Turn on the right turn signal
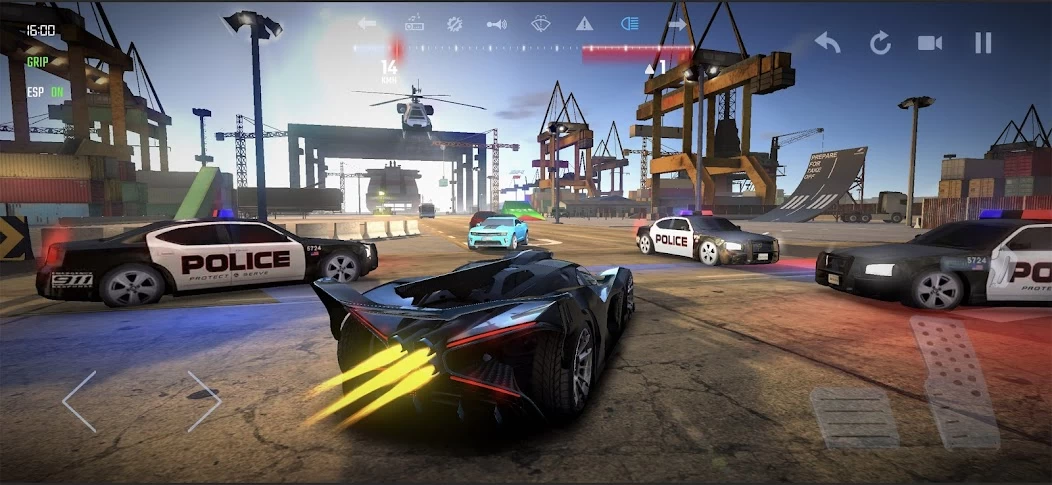 pyautogui.click(x=677, y=23)
